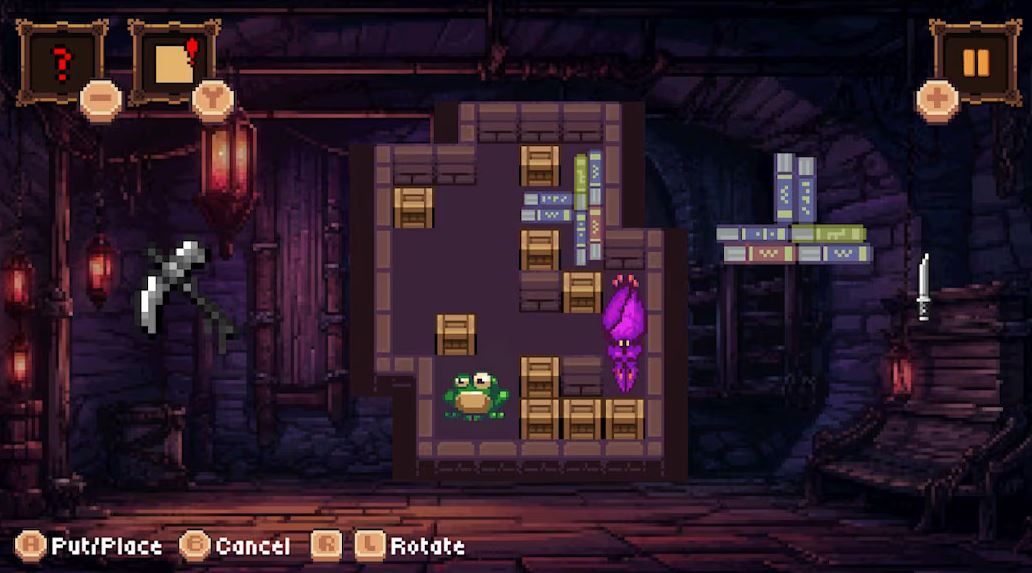Open the red question mark help panel
The image size is (1032, 573).
(x=61, y=62)
